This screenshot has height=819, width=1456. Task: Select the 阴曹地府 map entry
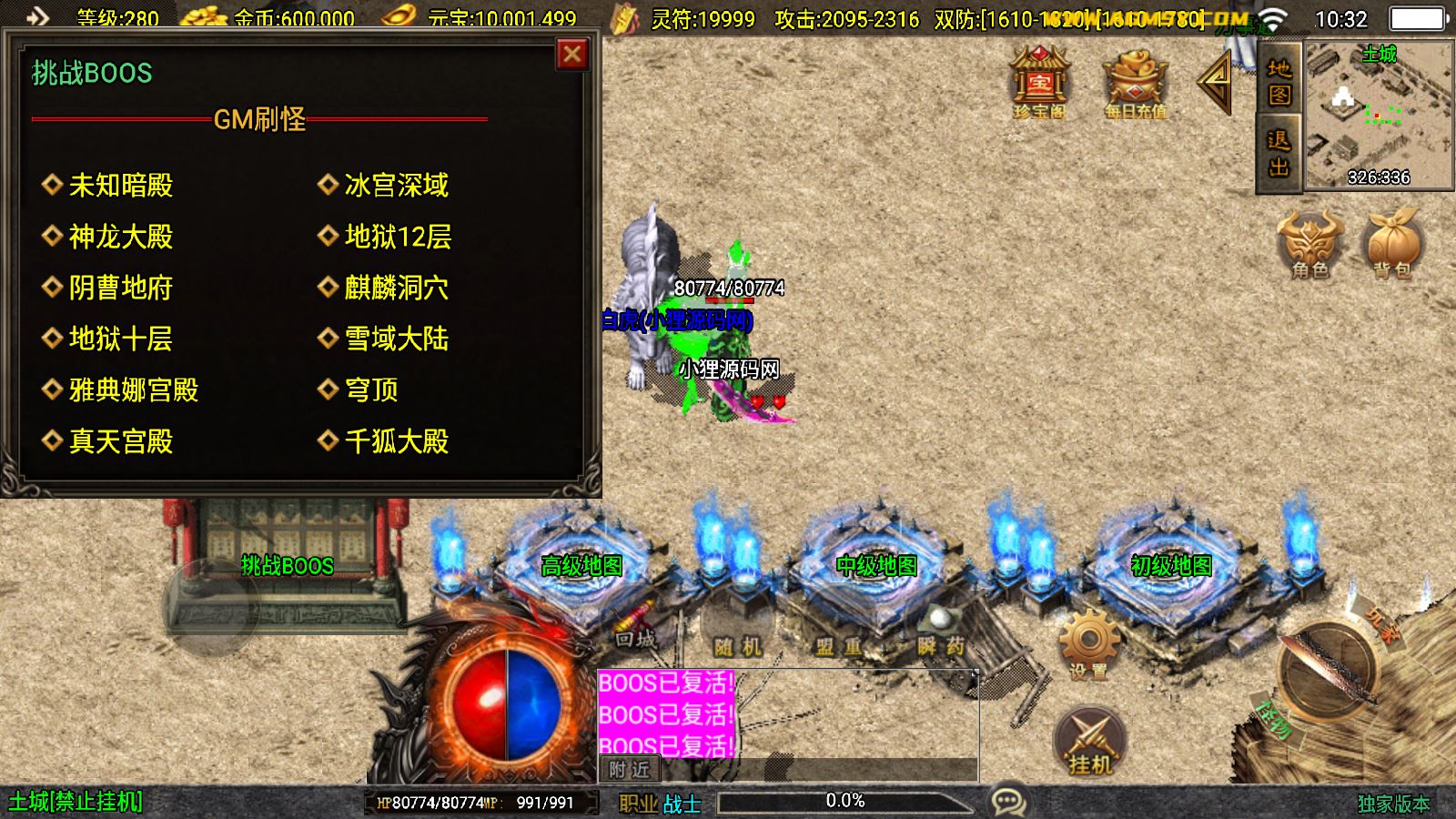121,288
